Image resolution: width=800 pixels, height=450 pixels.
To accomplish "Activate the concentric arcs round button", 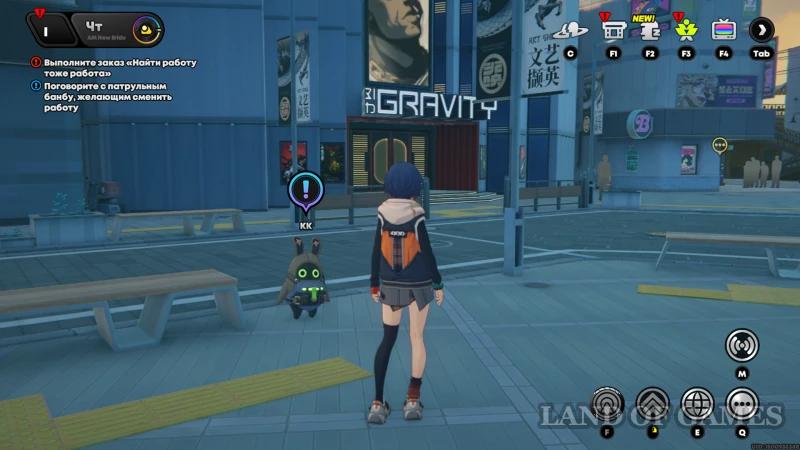I will [607, 404].
